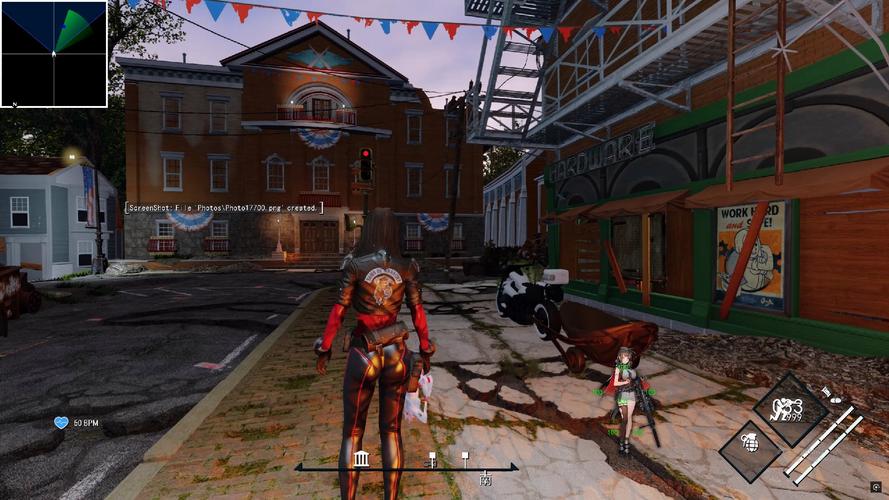889x500 pixels.
Task: Click the heart rate BPM icon
Action: pos(61,423)
